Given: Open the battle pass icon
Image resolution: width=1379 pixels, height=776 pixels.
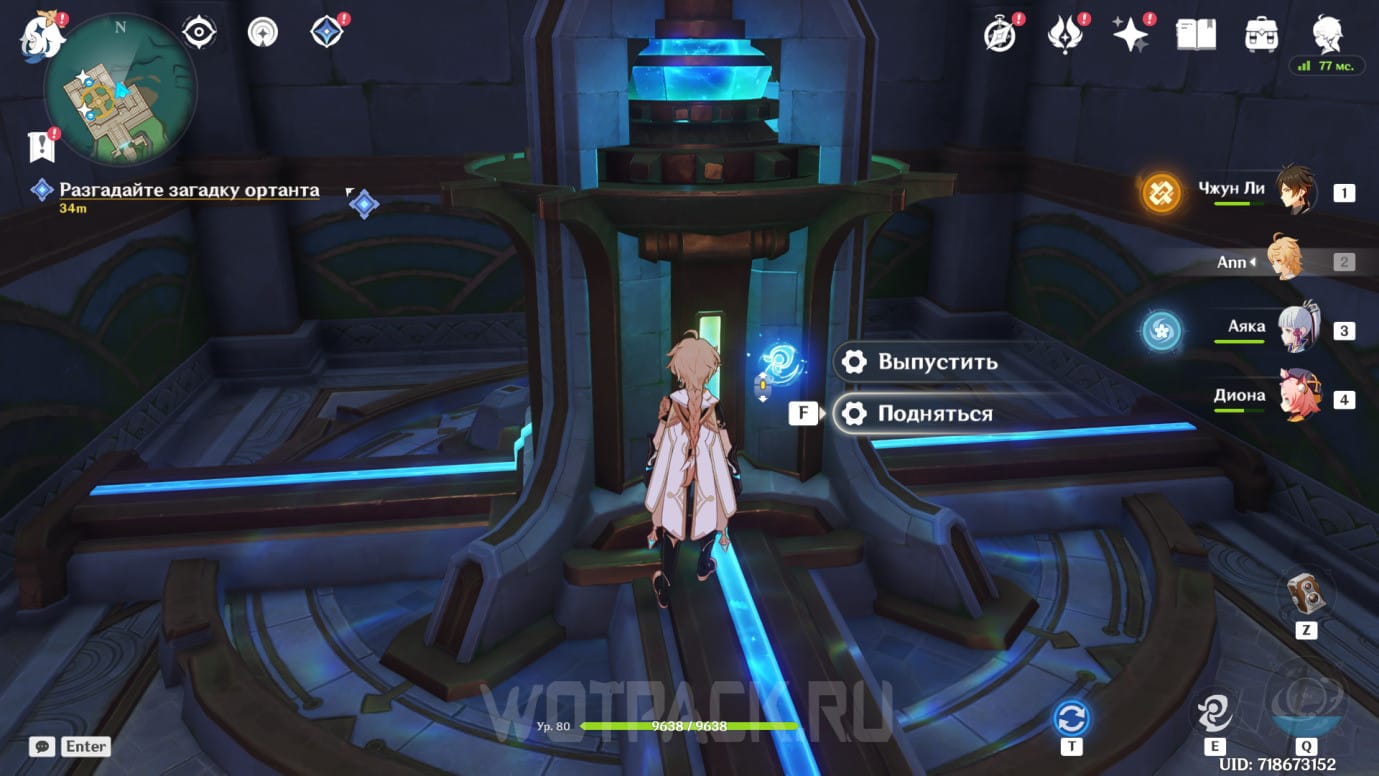Looking at the screenshot, I should pos(1065,35).
